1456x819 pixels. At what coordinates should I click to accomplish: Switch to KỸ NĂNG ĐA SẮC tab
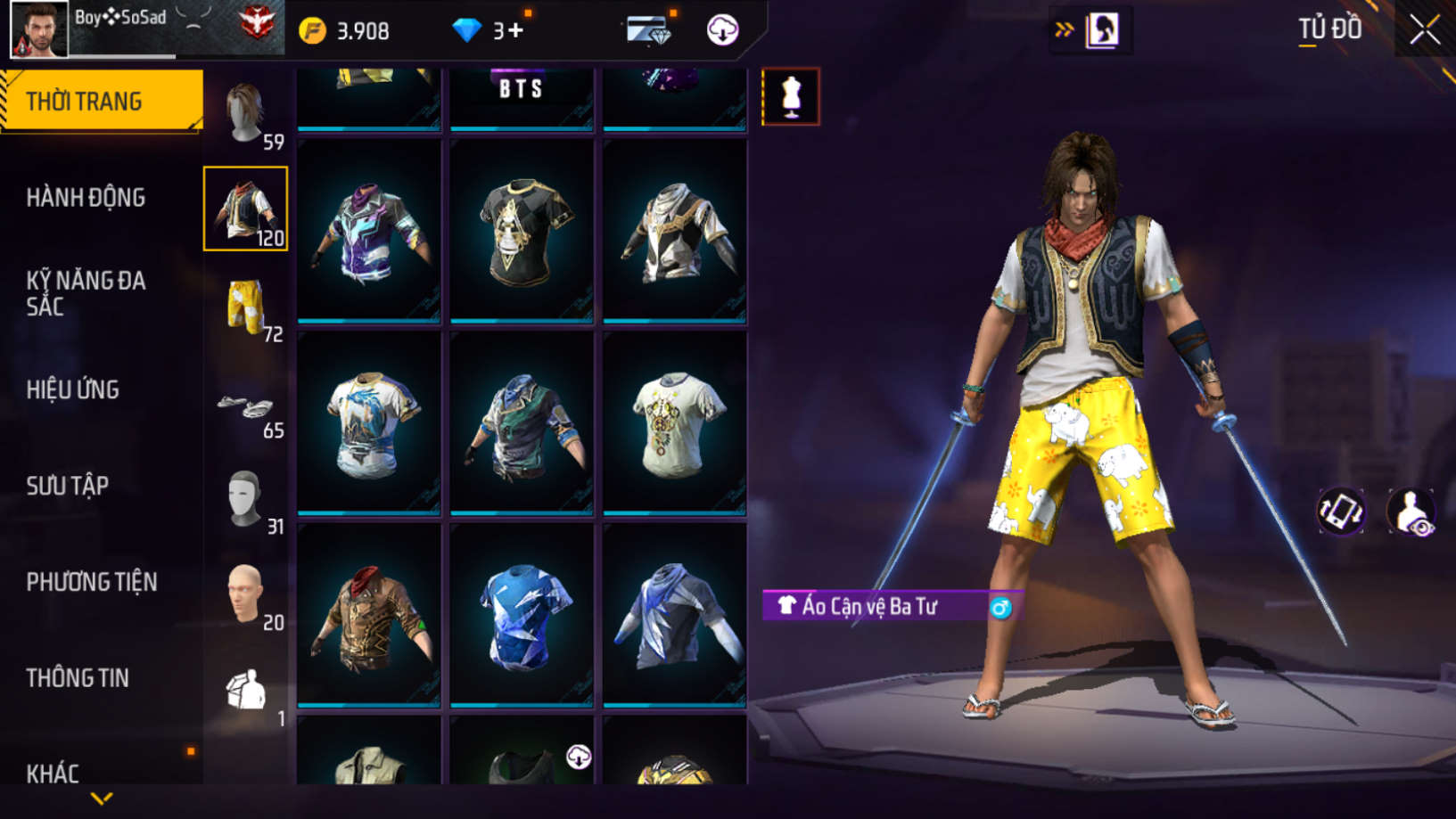86,293
